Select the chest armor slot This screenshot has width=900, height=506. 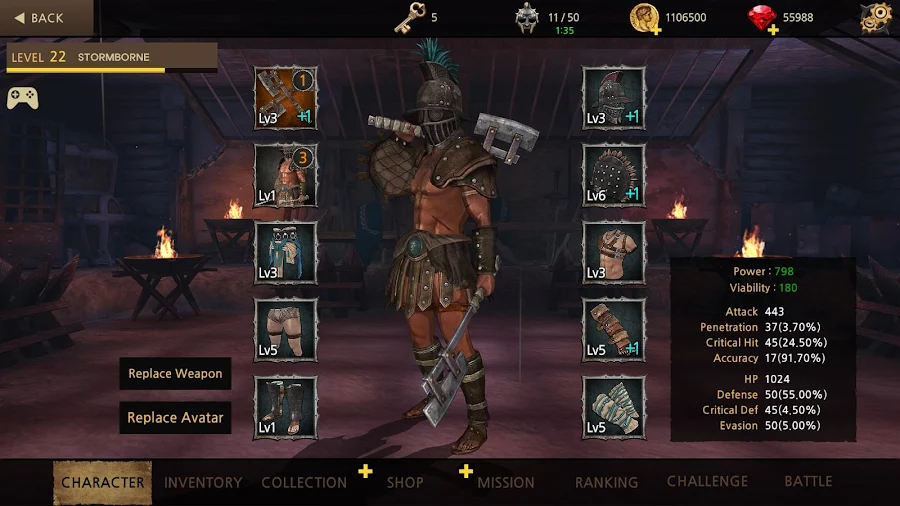[x=614, y=253]
